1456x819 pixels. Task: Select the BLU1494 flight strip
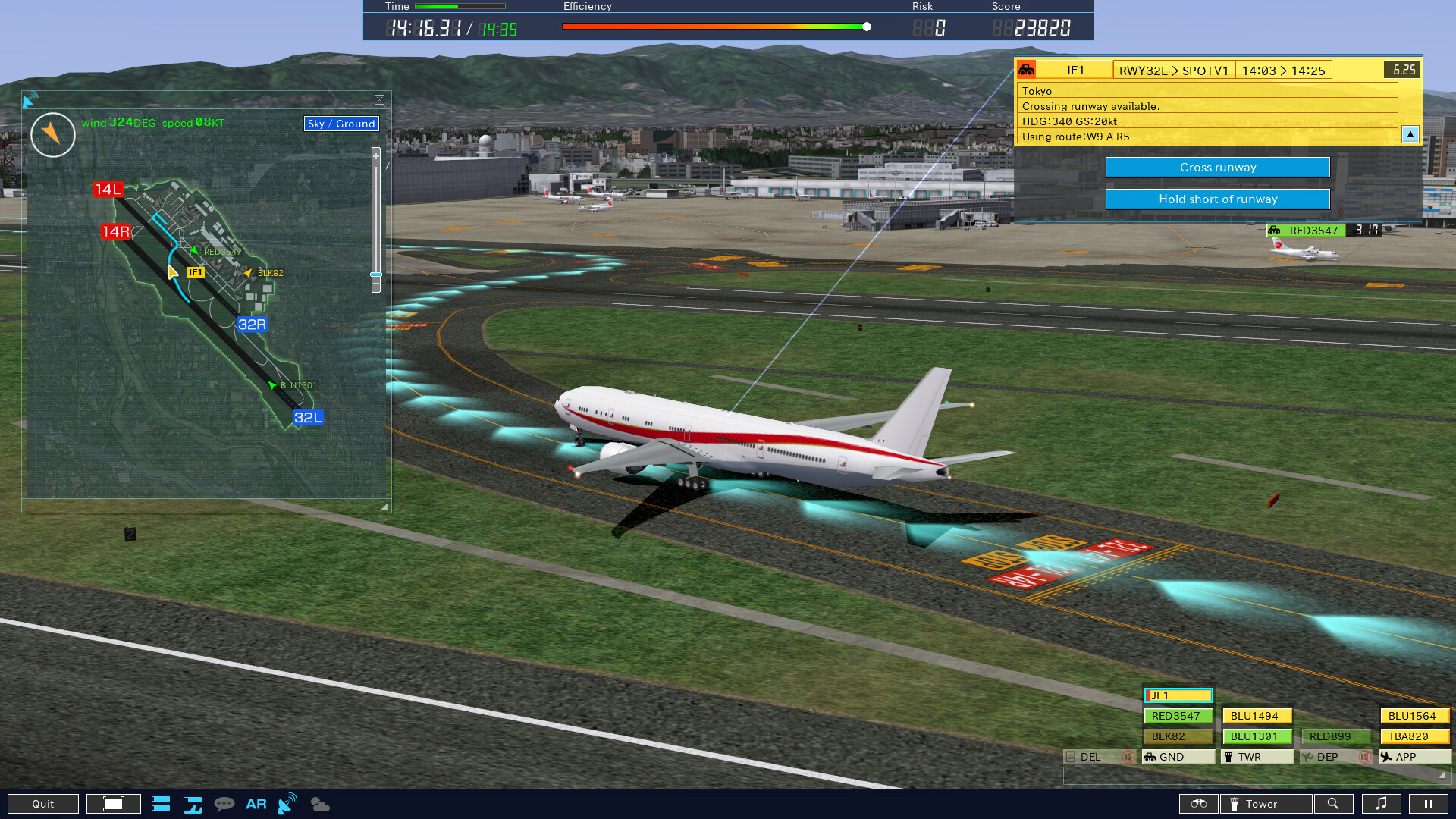[x=1256, y=715]
